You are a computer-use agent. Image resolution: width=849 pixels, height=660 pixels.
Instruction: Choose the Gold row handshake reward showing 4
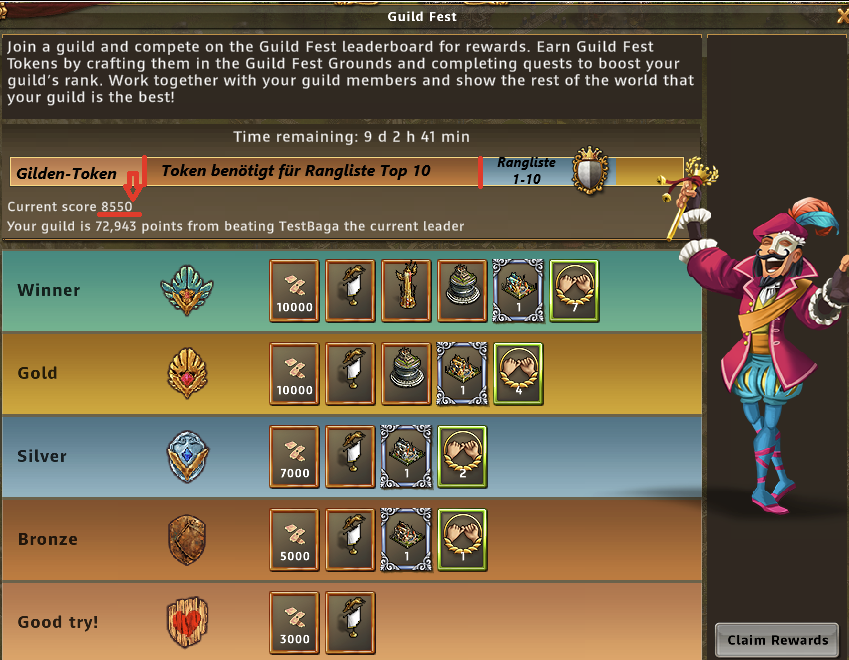click(x=518, y=374)
